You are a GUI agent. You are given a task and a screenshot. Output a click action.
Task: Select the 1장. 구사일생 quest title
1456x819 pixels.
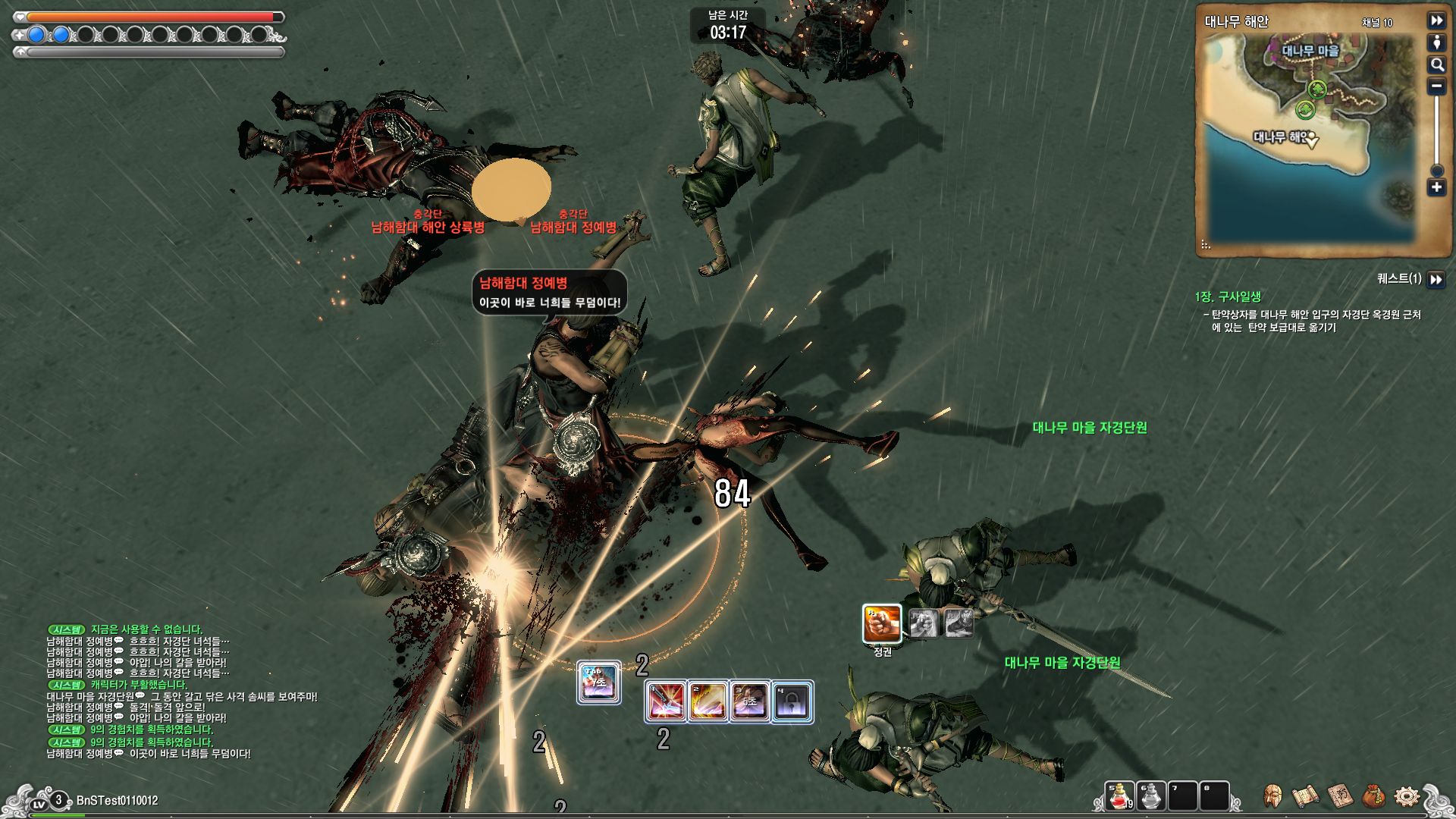(x=1228, y=297)
